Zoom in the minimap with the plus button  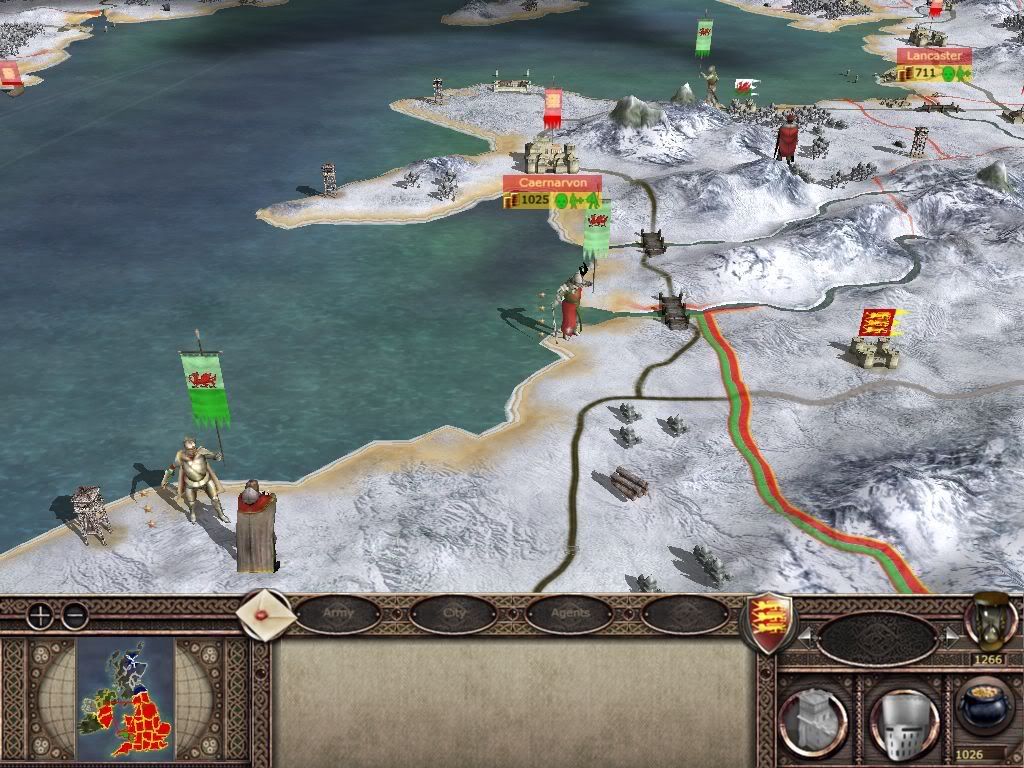pos(40,616)
